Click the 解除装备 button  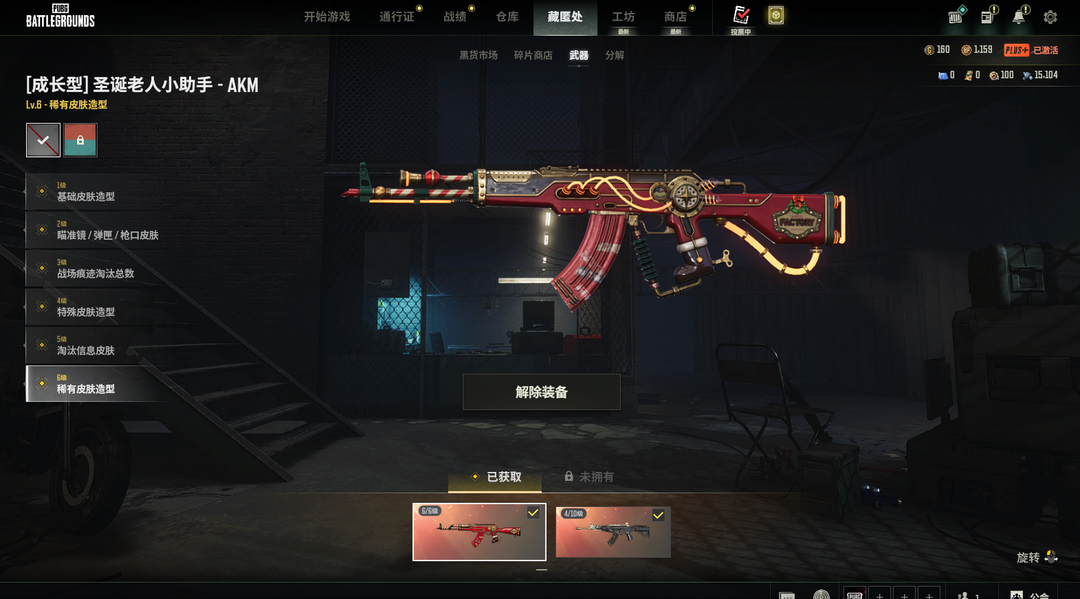(541, 392)
